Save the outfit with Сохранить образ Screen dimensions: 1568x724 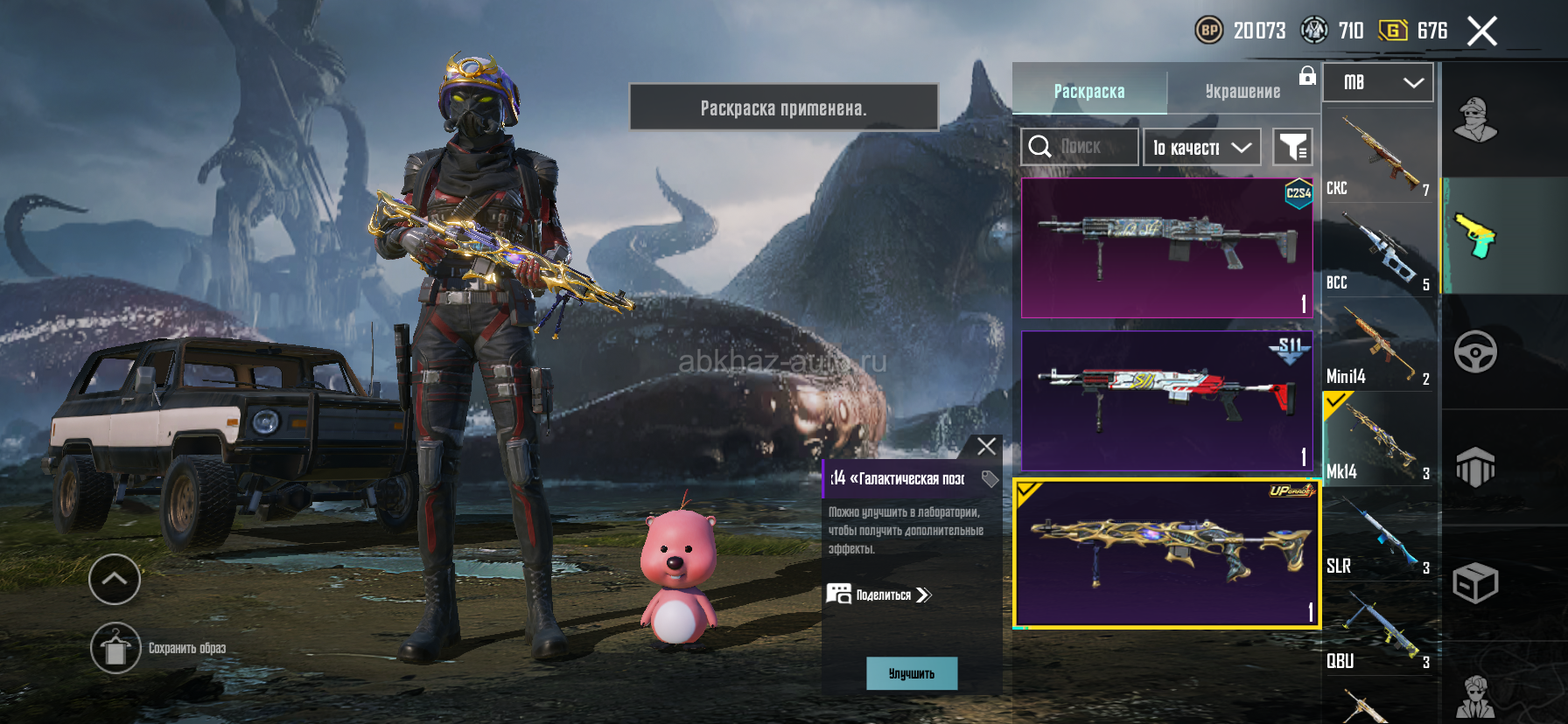(115, 648)
